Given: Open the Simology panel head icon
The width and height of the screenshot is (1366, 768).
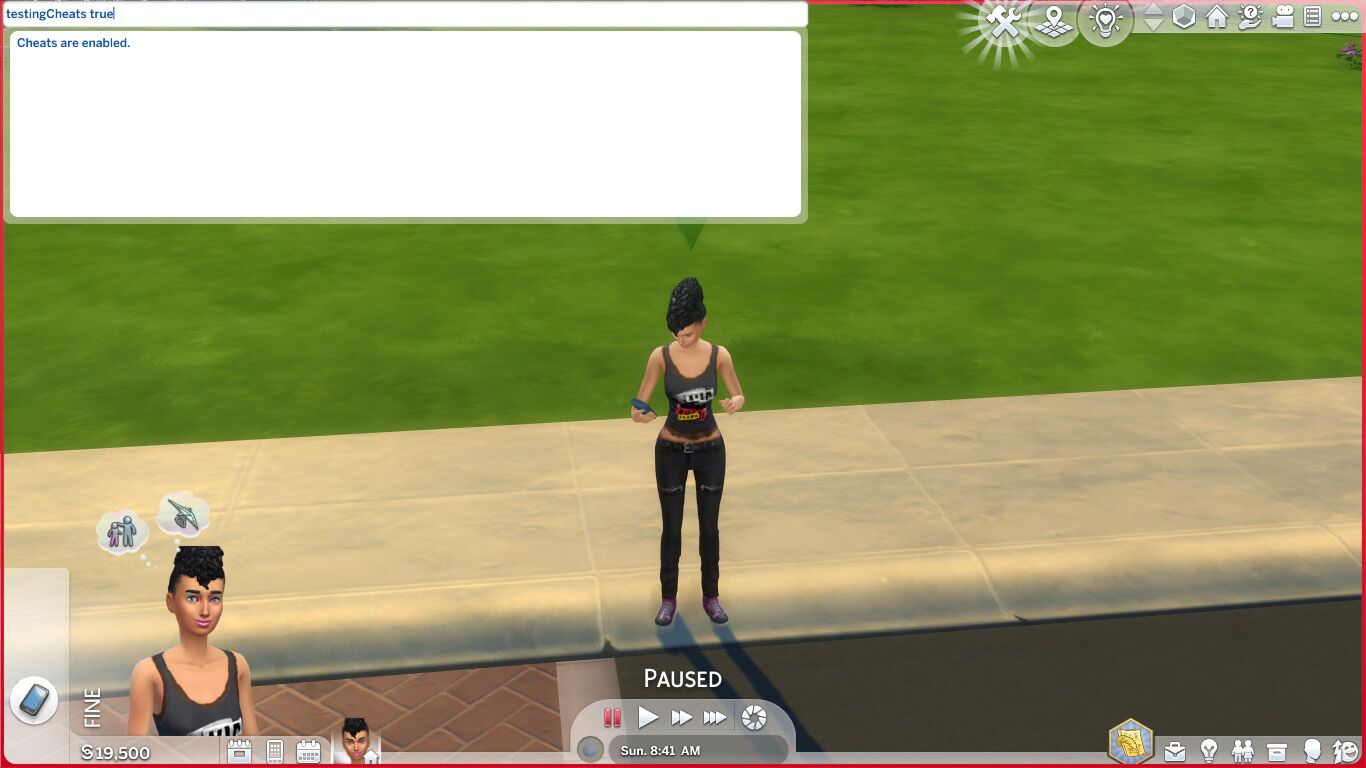Looking at the screenshot, I should coord(1310,749).
